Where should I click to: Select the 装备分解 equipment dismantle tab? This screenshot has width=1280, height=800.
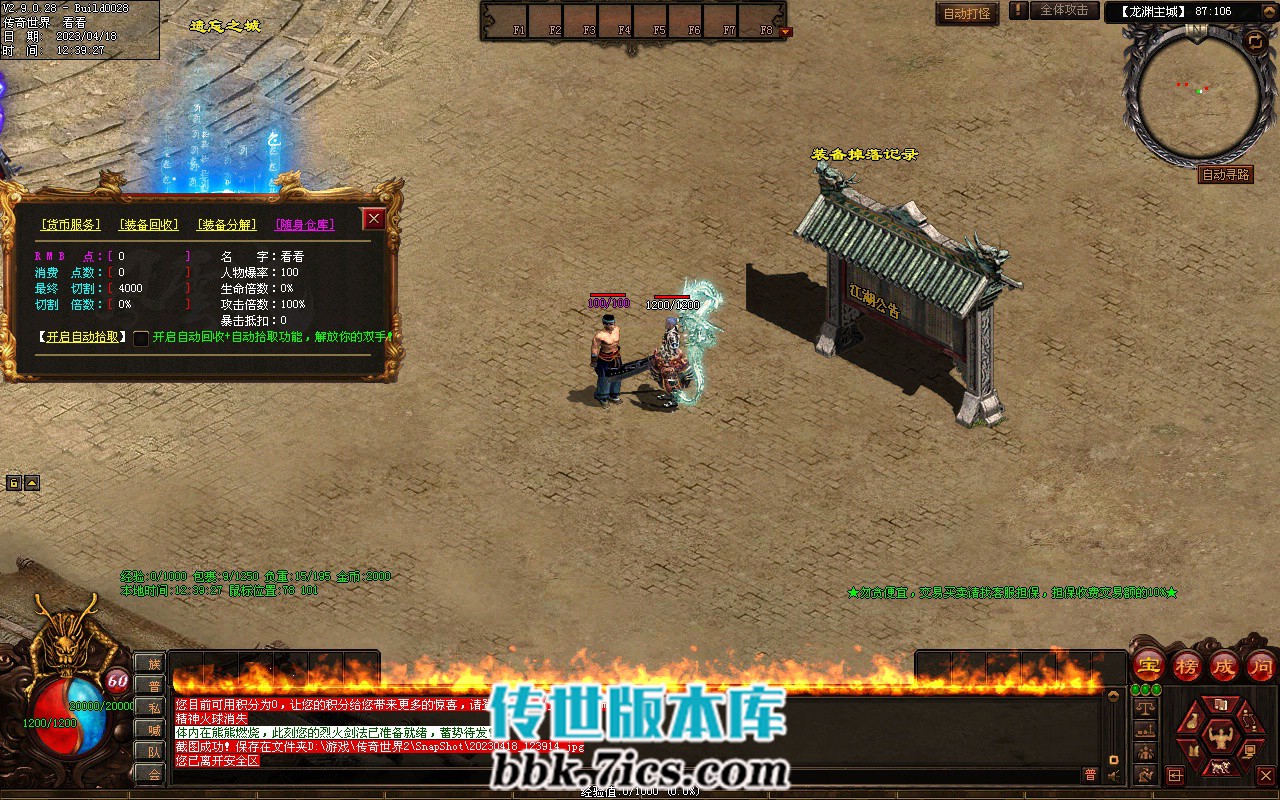pos(226,225)
